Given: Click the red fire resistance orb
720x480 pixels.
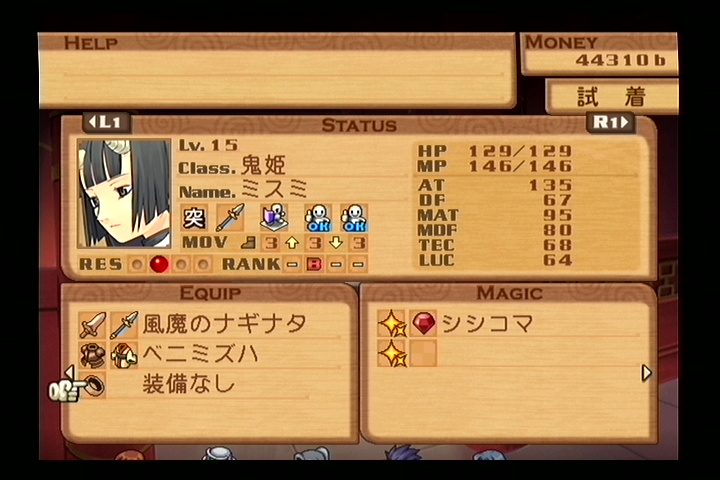Looking at the screenshot, I should pyautogui.click(x=158, y=264).
